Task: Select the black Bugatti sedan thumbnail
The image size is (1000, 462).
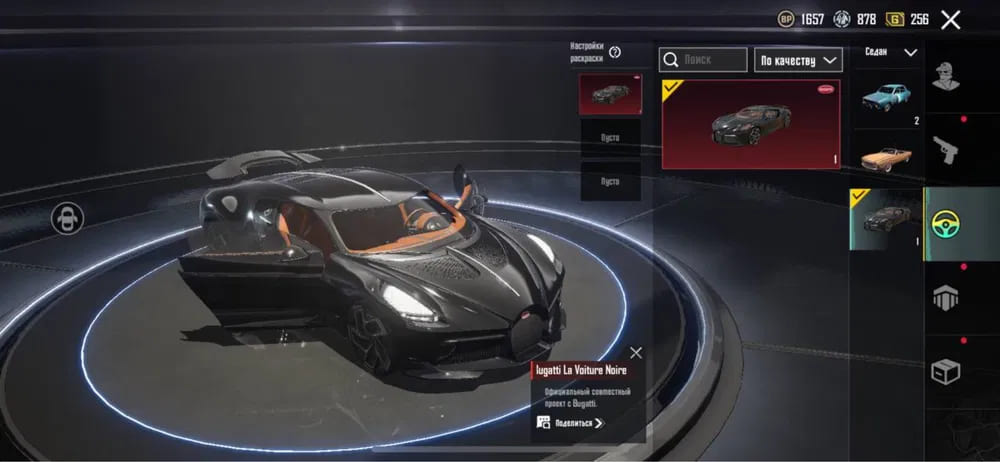Action: tap(886, 219)
